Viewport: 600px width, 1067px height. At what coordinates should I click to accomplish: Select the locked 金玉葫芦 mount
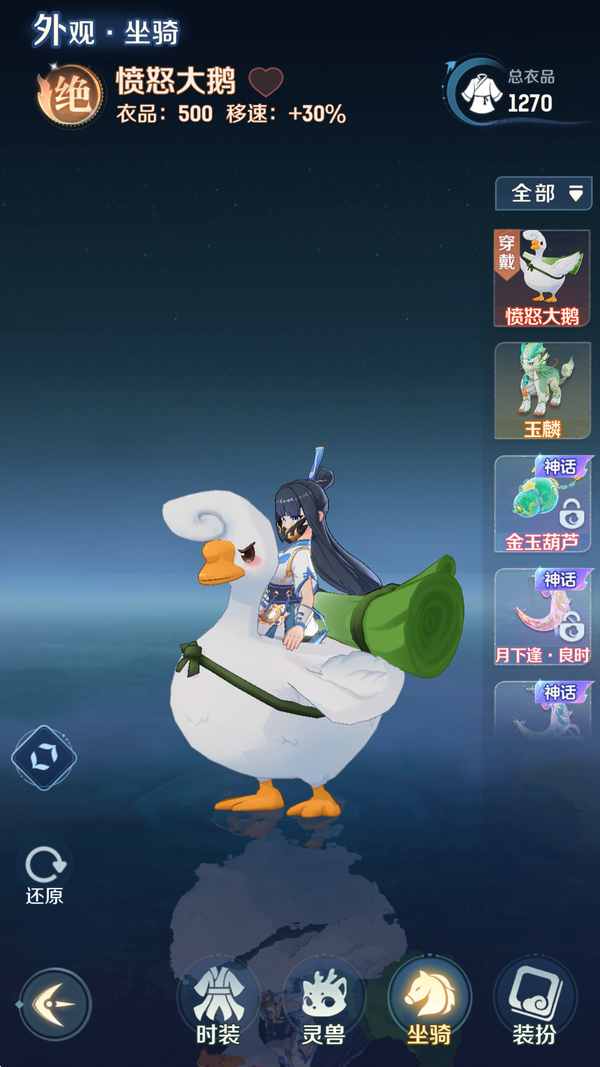(x=542, y=504)
